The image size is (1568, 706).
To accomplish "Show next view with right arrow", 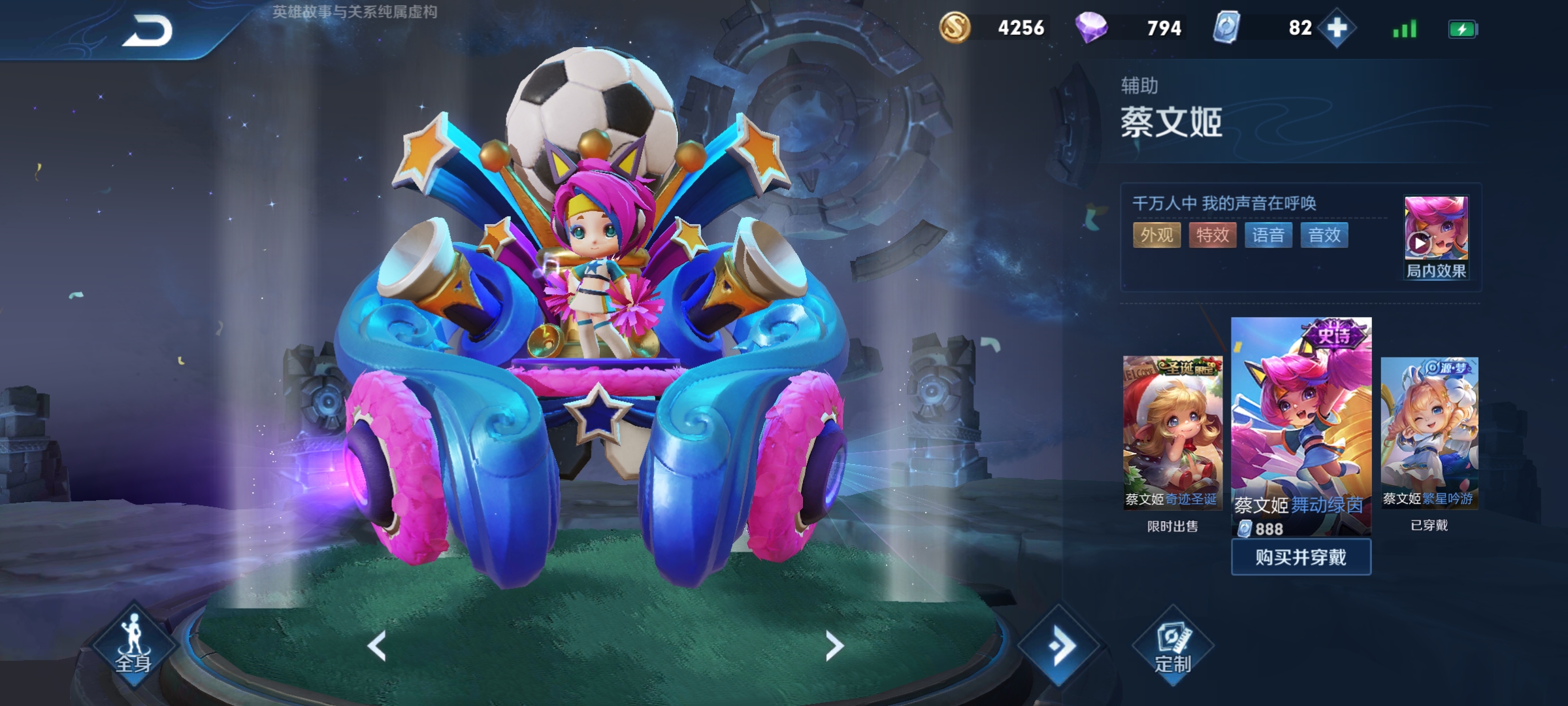I will click(834, 647).
